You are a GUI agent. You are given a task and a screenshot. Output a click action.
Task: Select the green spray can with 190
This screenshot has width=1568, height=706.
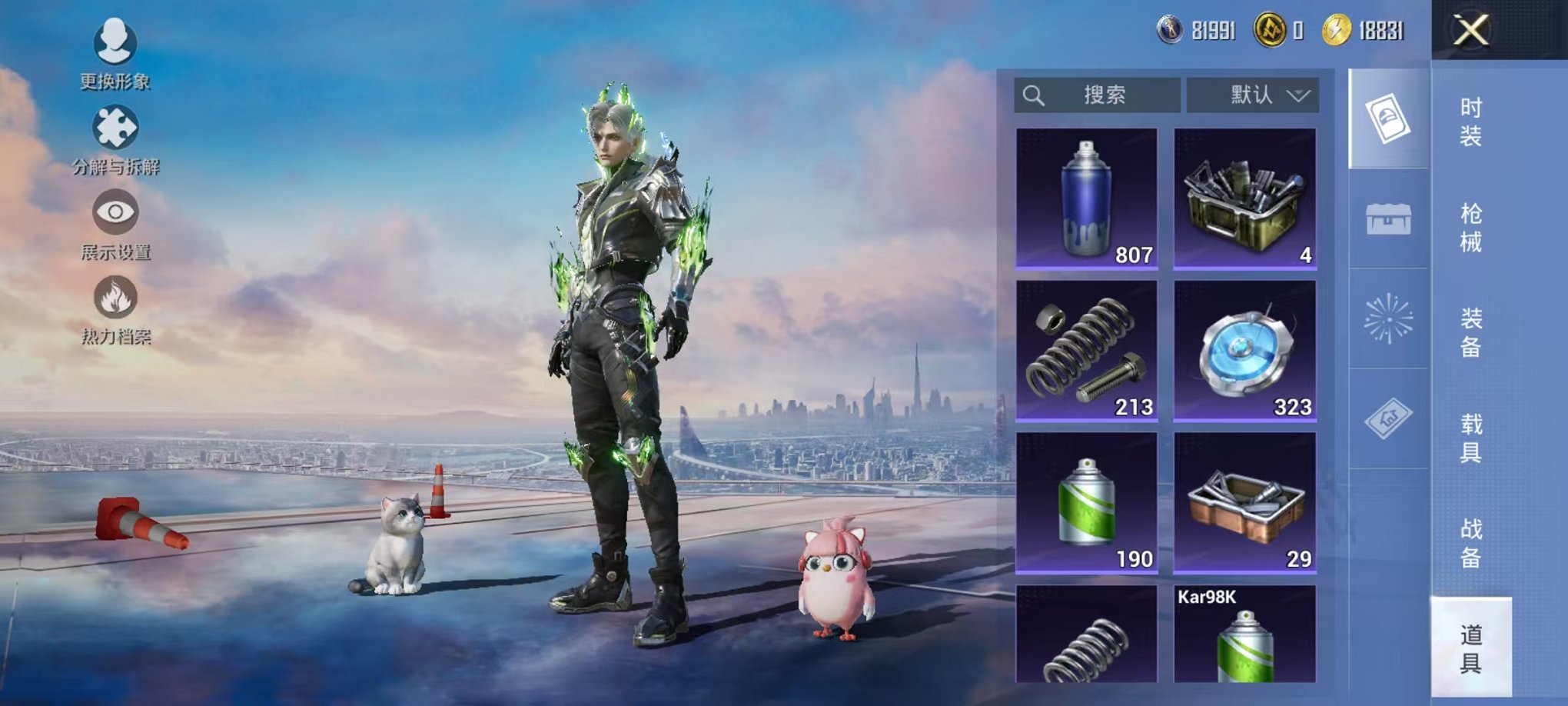1086,502
